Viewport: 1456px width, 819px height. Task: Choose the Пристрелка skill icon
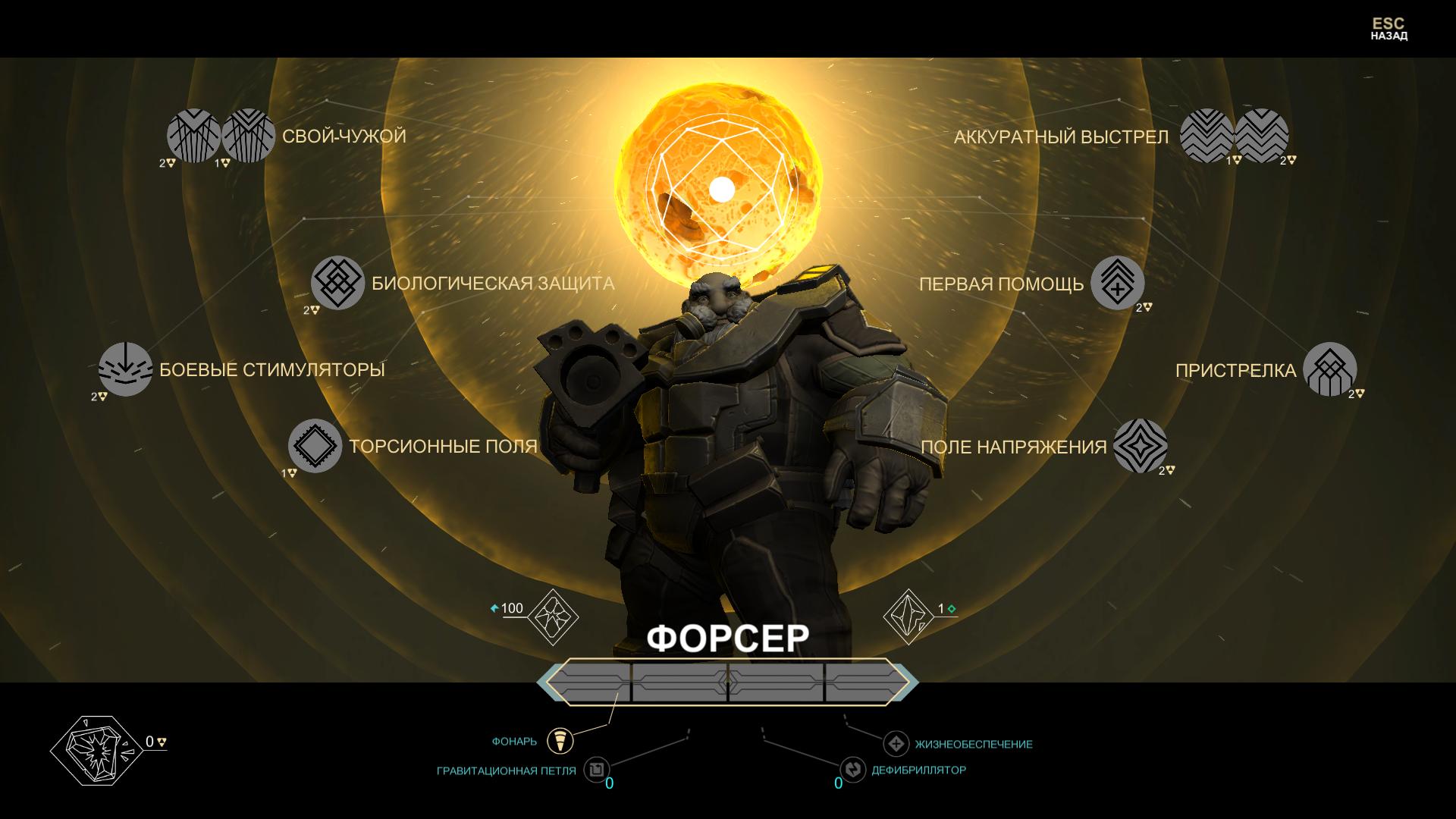[x=1329, y=369]
